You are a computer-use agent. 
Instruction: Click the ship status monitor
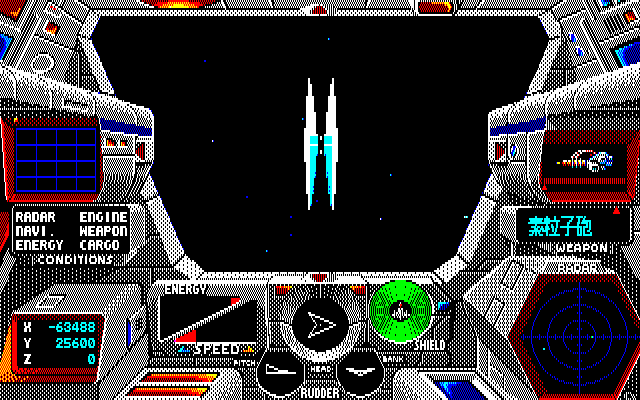585,160
